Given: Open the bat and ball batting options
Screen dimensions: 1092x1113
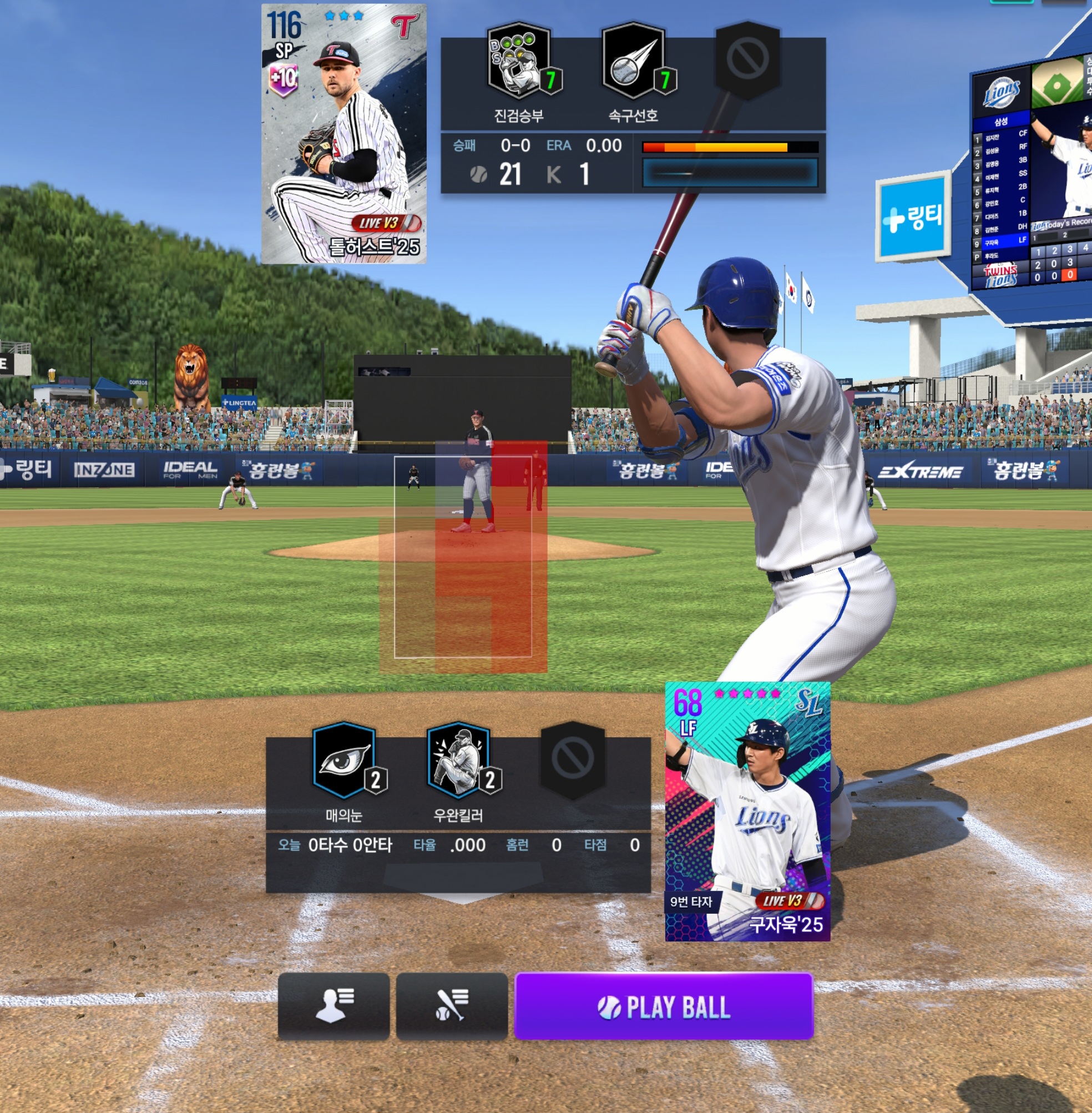Looking at the screenshot, I should 451,1006.
